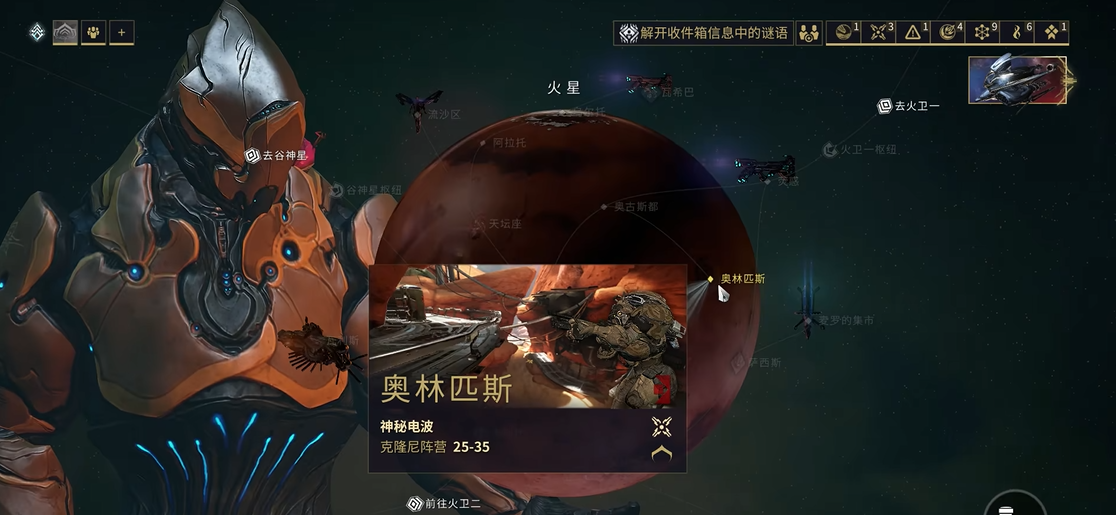This screenshot has width=1116, height=515.
Task: Open the planet-and-moon alert icon showing 1
Action: (845, 33)
